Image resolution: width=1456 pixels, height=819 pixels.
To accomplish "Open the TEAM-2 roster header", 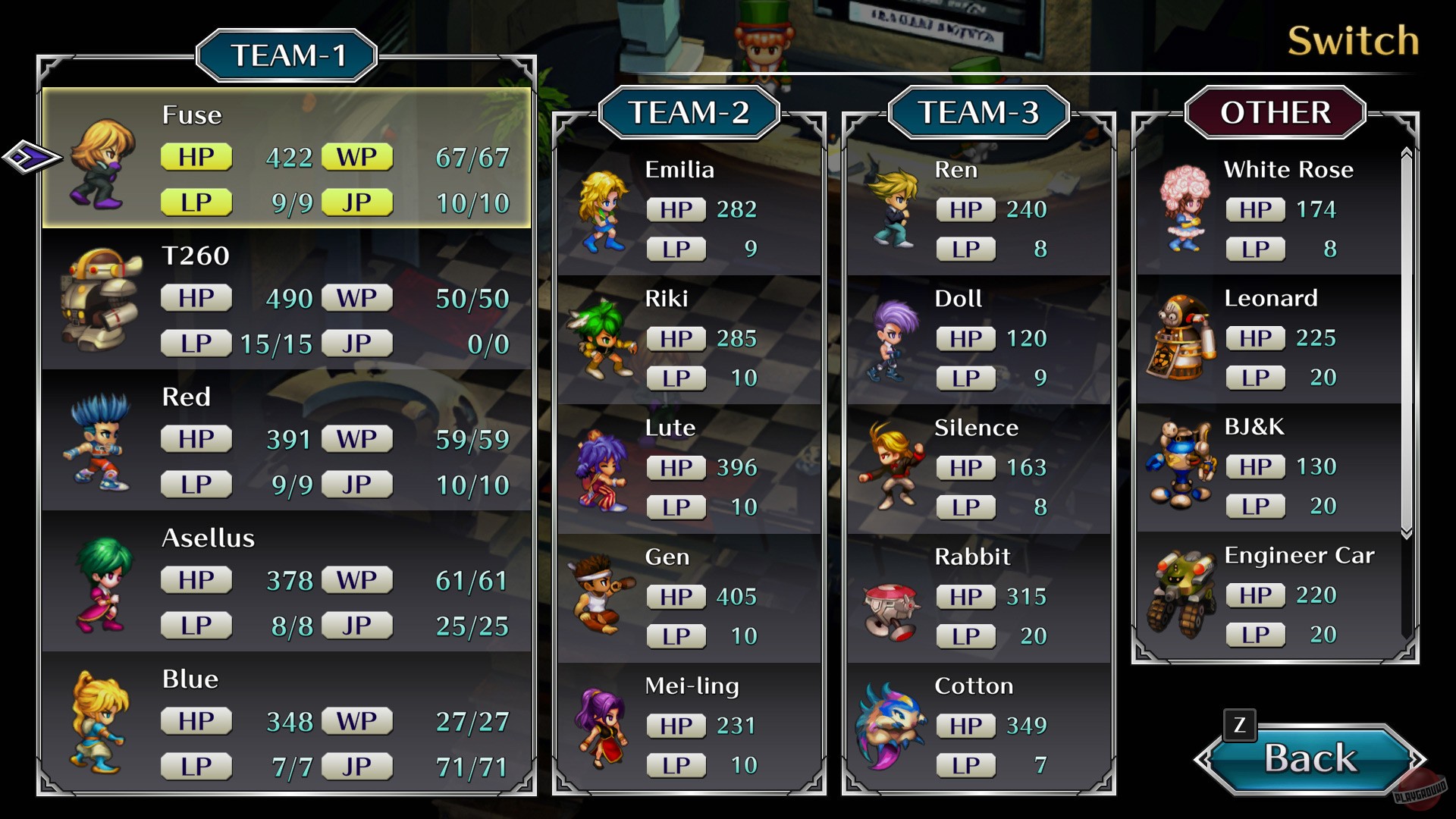I will point(689,114).
